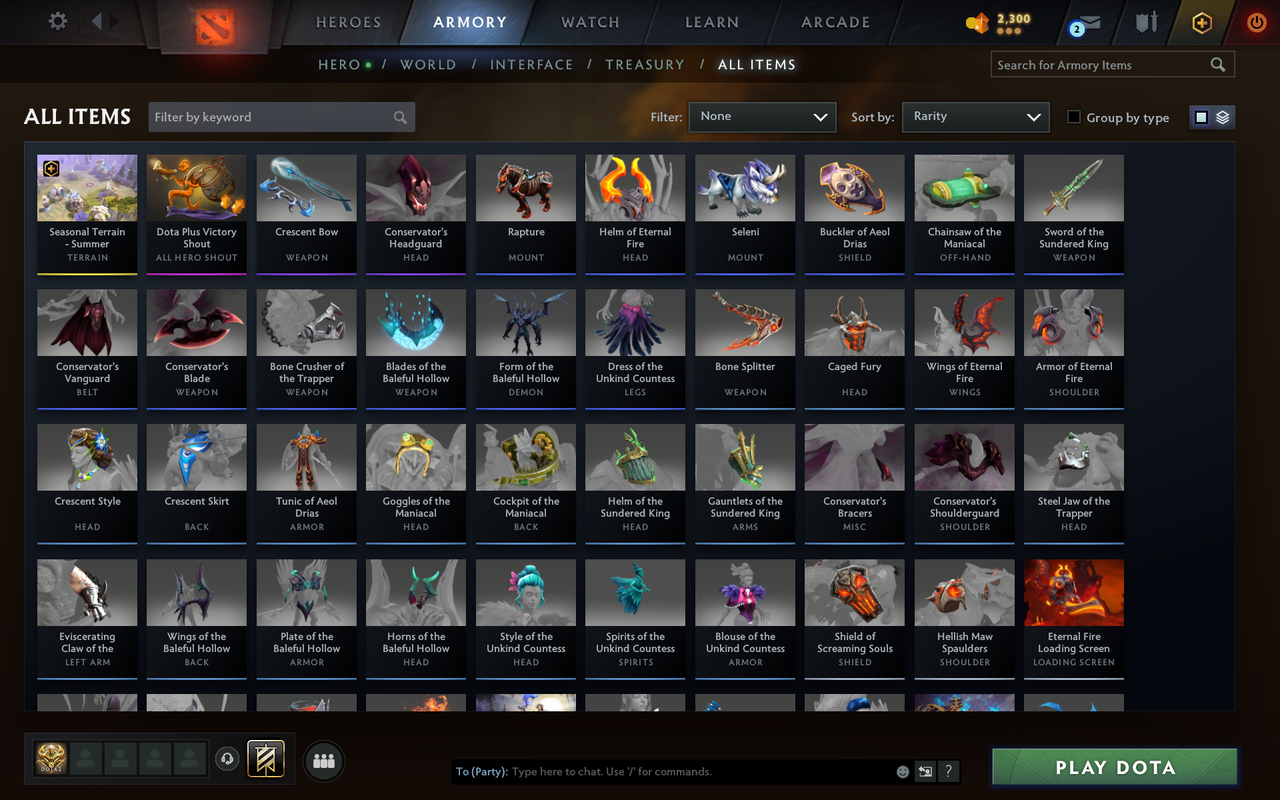Click the question mark help button
Viewport: 1280px width, 800px height.
click(948, 771)
